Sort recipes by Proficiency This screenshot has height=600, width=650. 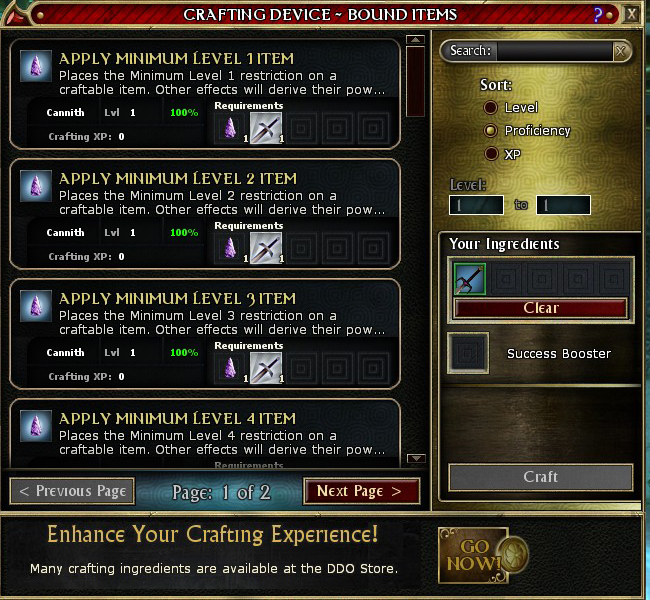click(491, 130)
